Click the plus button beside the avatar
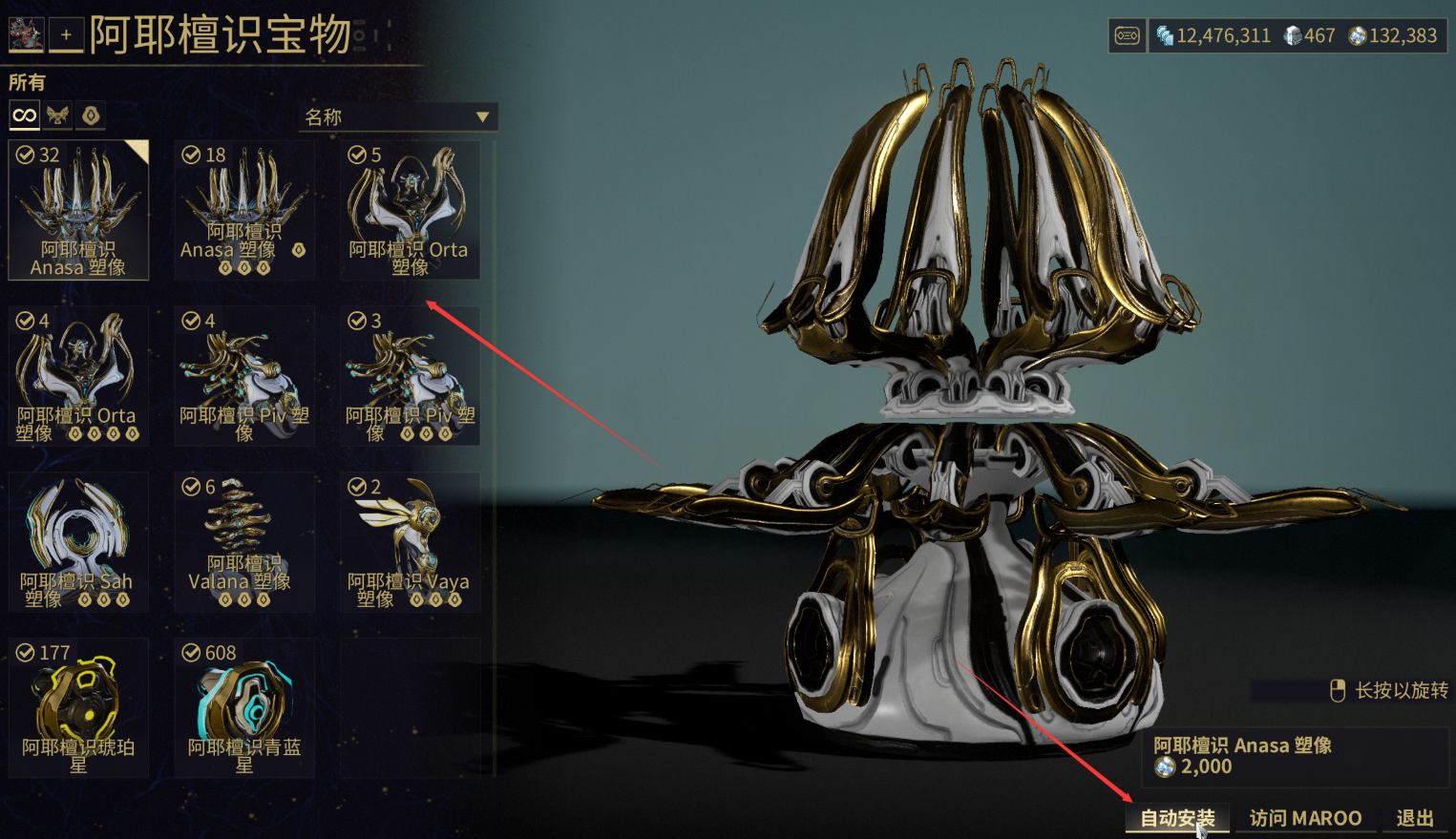The image size is (1456, 839). (x=66, y=35)
